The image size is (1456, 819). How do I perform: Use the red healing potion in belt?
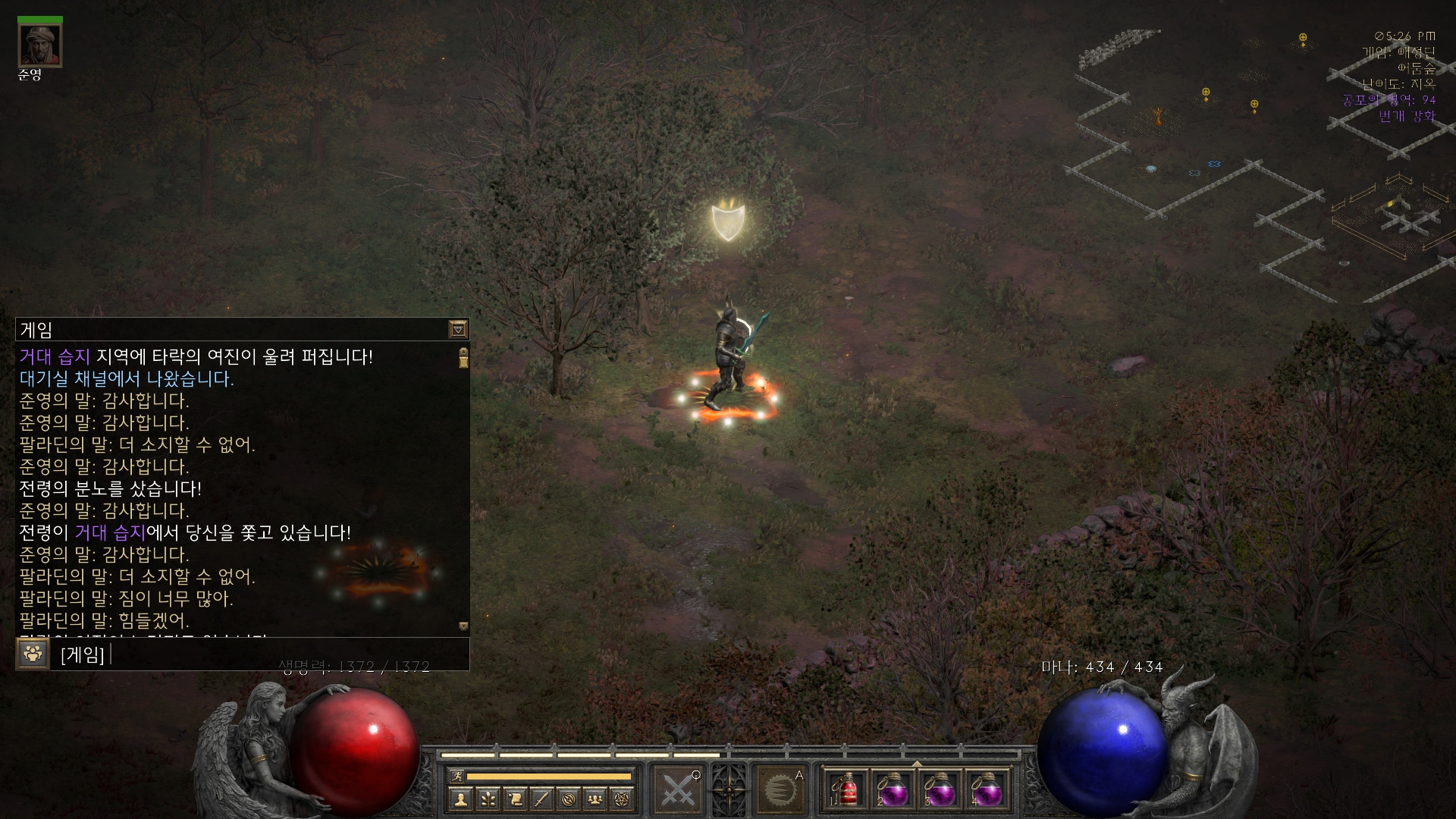point(847,791)
